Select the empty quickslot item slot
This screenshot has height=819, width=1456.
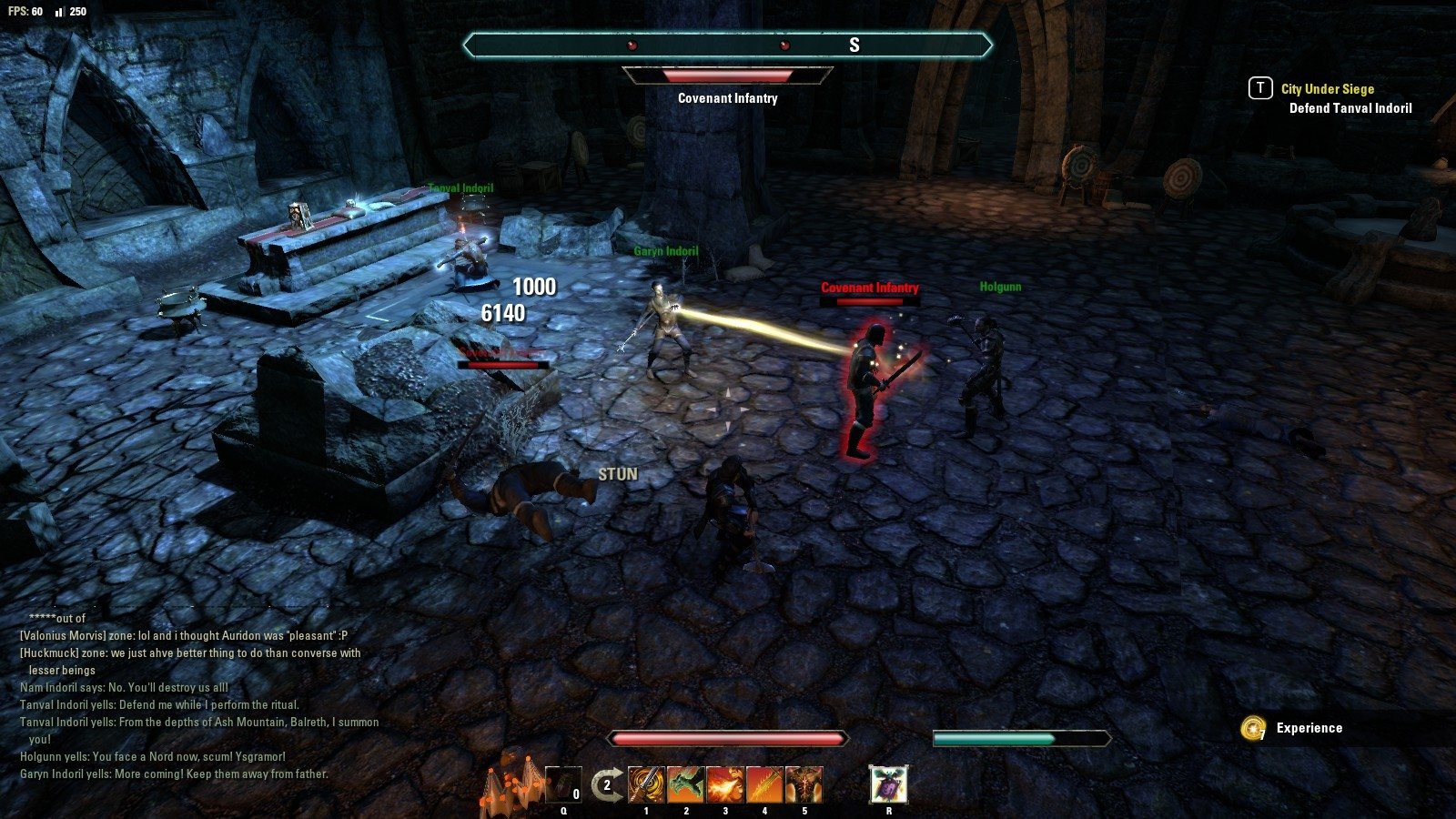[563, 784]
